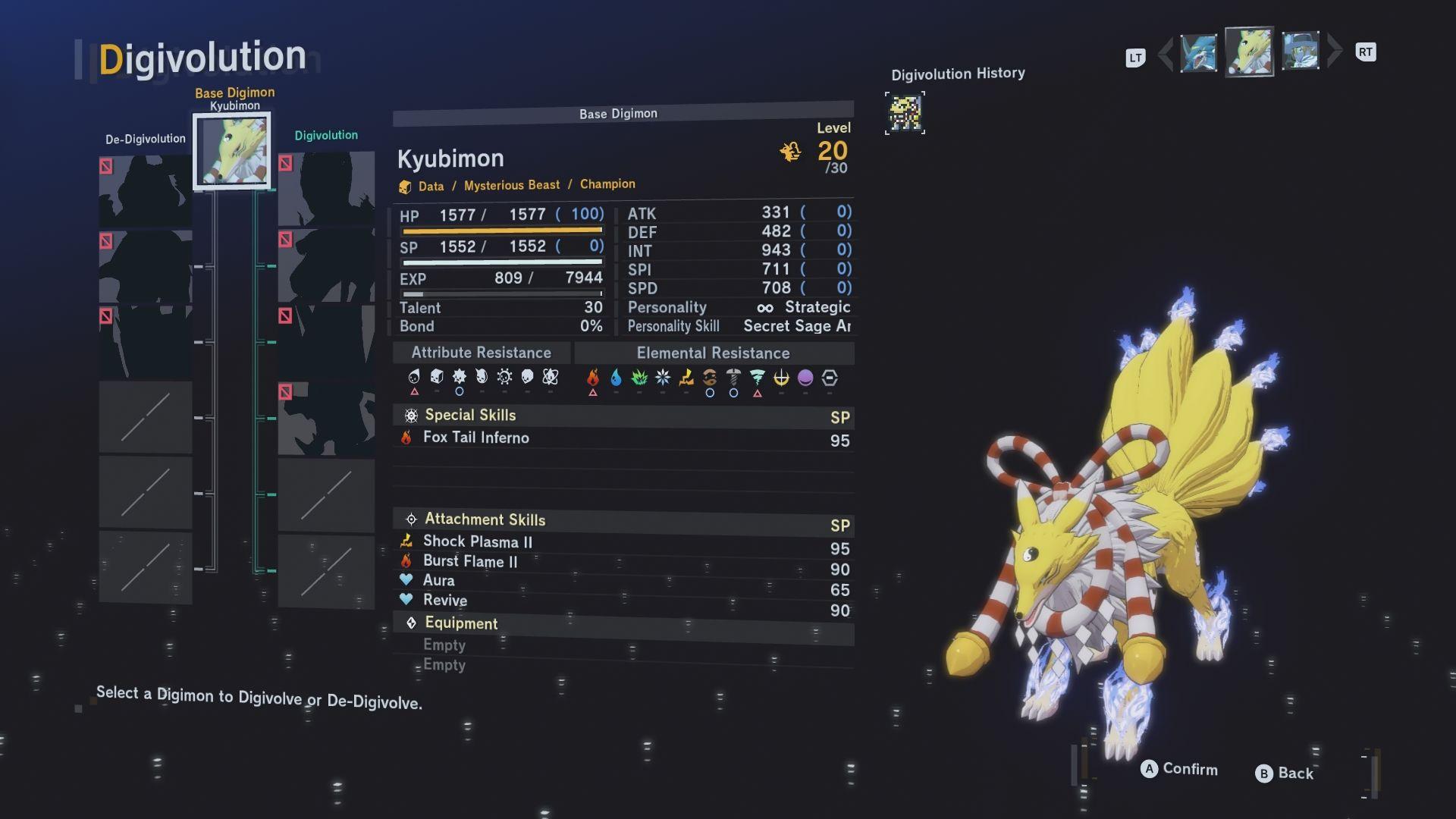This screenshot has height=819, width=1456.
Task: Choose the blue dragon Digimon party portrait
Action: [1199, 53]
